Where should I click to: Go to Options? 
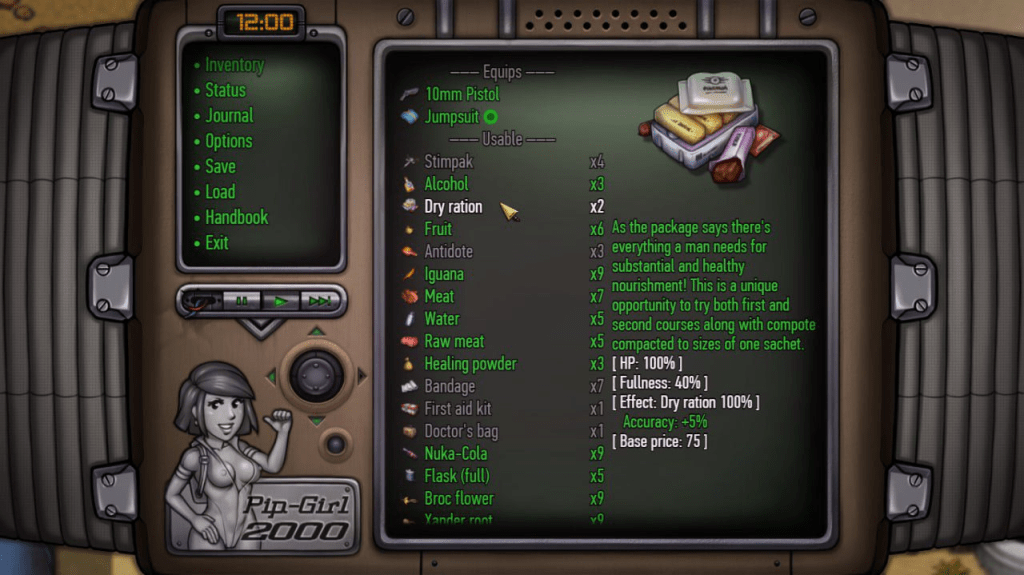(228, 141)
